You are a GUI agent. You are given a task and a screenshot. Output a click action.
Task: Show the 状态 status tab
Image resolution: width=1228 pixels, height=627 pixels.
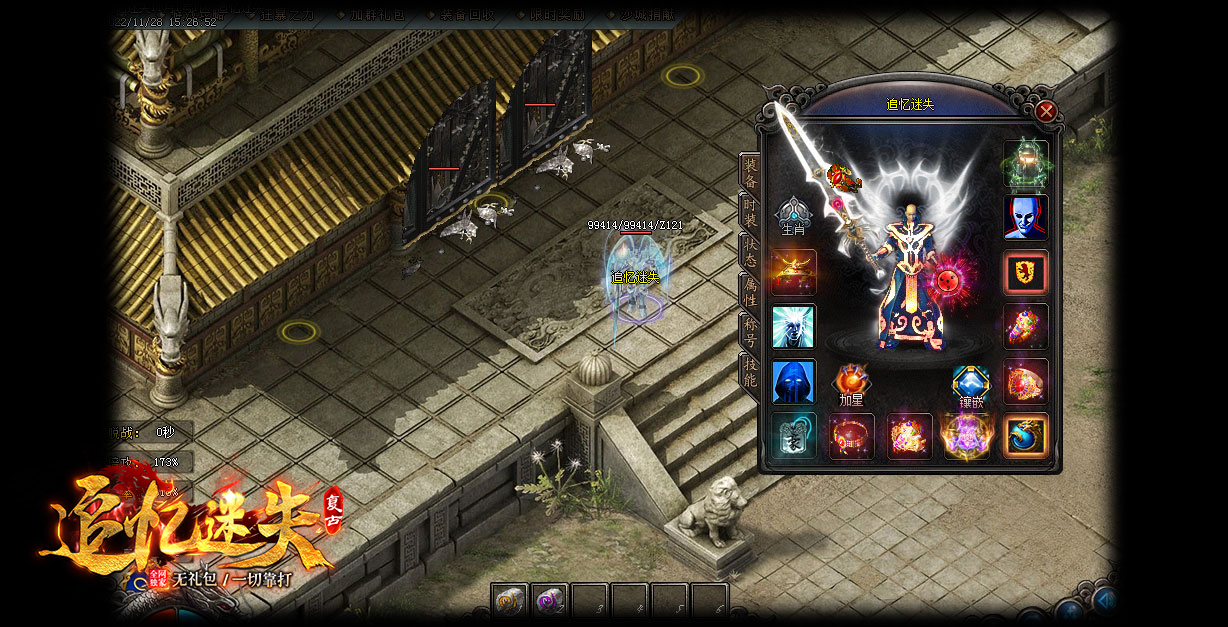pyautogui.click(x=750, y=251)
